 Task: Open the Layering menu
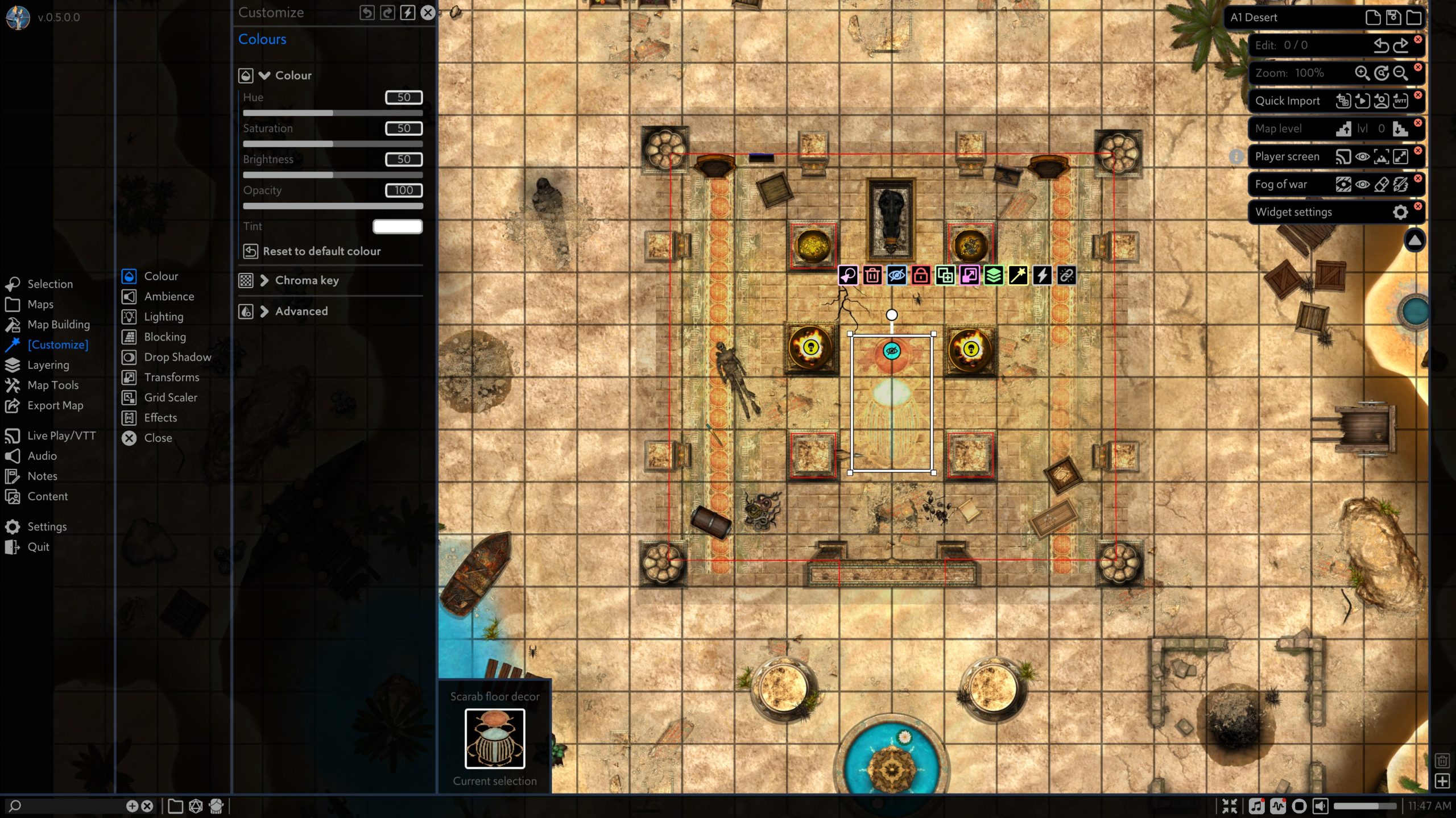[x=48, y=365]
